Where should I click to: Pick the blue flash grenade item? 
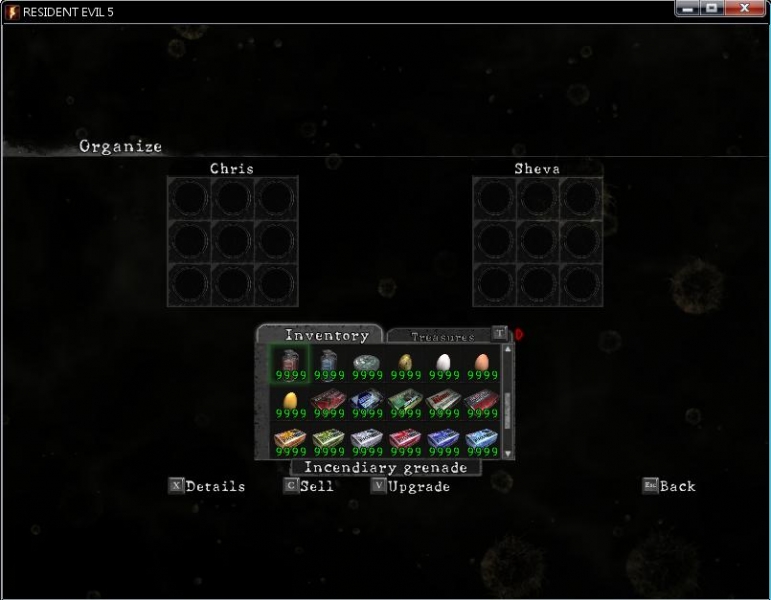point(329,360)
